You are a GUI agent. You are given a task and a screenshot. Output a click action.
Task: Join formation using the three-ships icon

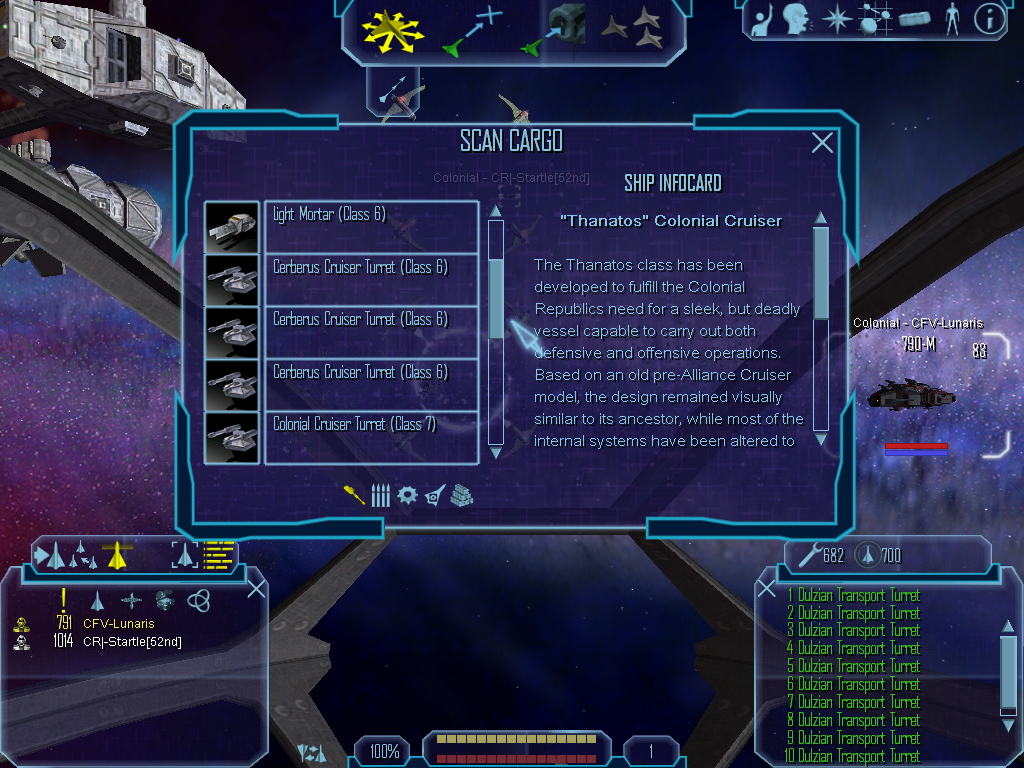(633, 30)
